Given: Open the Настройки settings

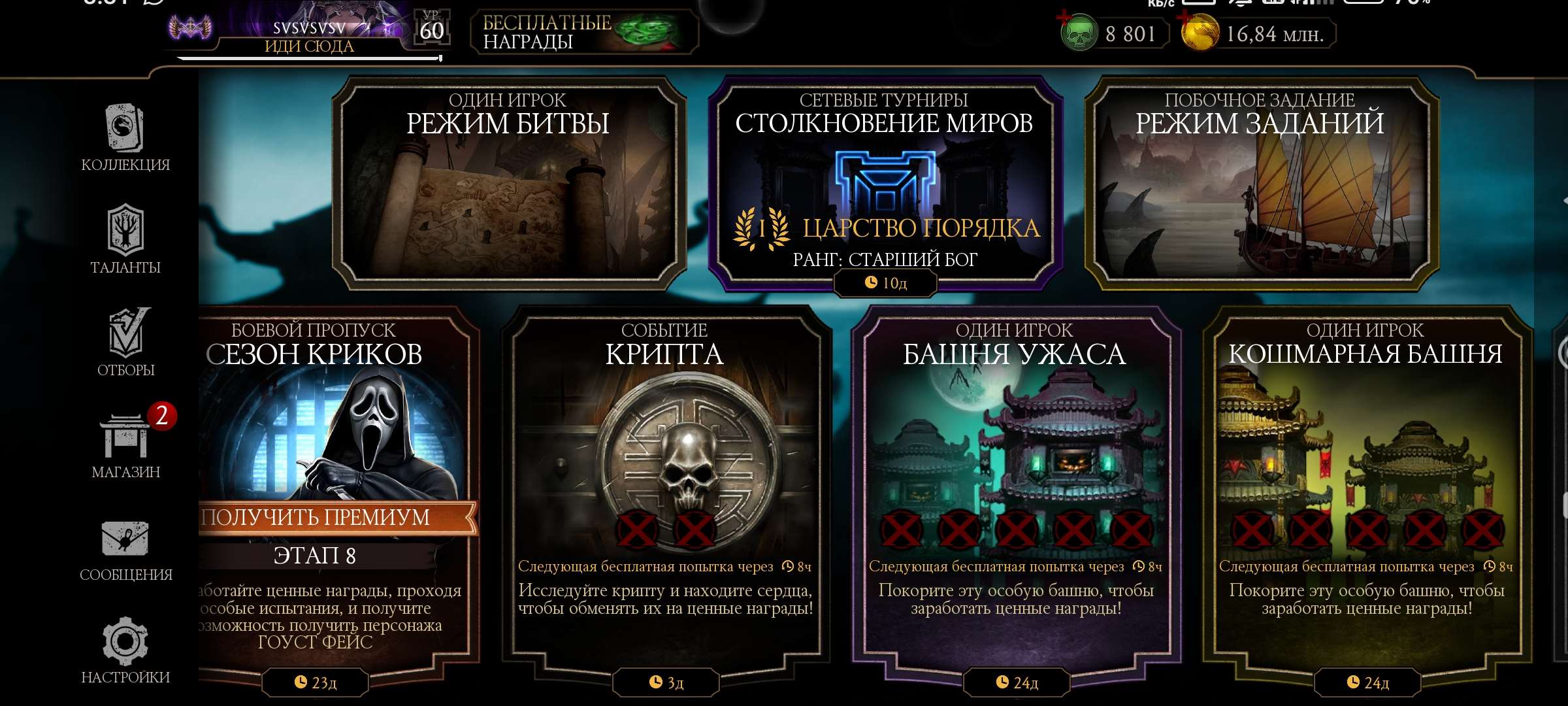Looking at the screenshot, I should pyautogui.click(x=125, y=650).
